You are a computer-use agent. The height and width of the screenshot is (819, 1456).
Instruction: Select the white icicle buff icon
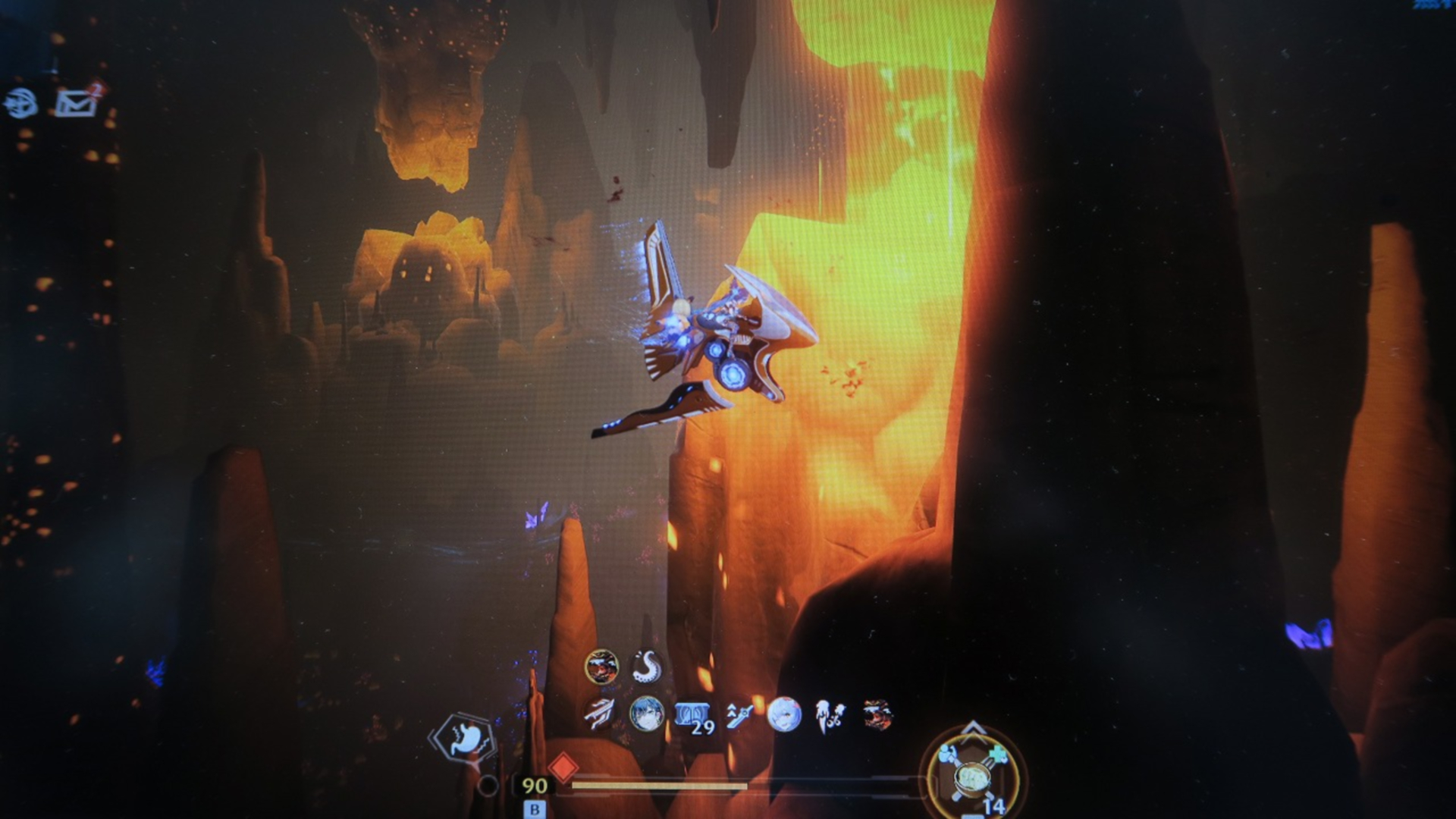coord(830,716)
